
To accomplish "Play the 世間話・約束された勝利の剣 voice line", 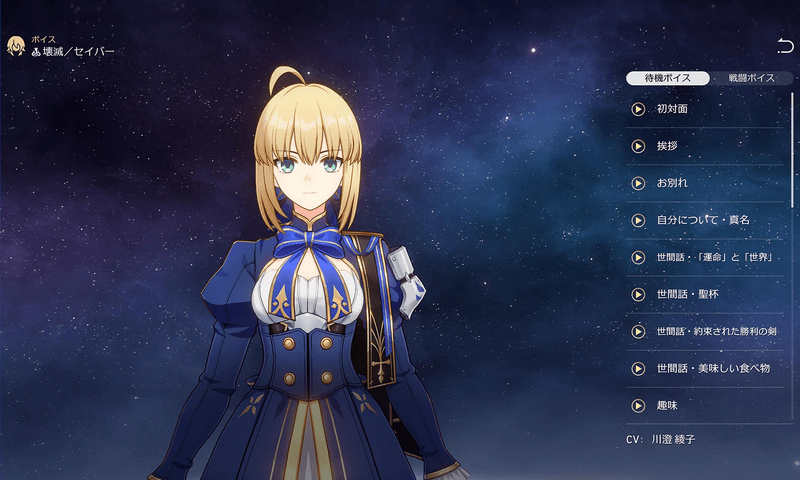I will (638, 331).
